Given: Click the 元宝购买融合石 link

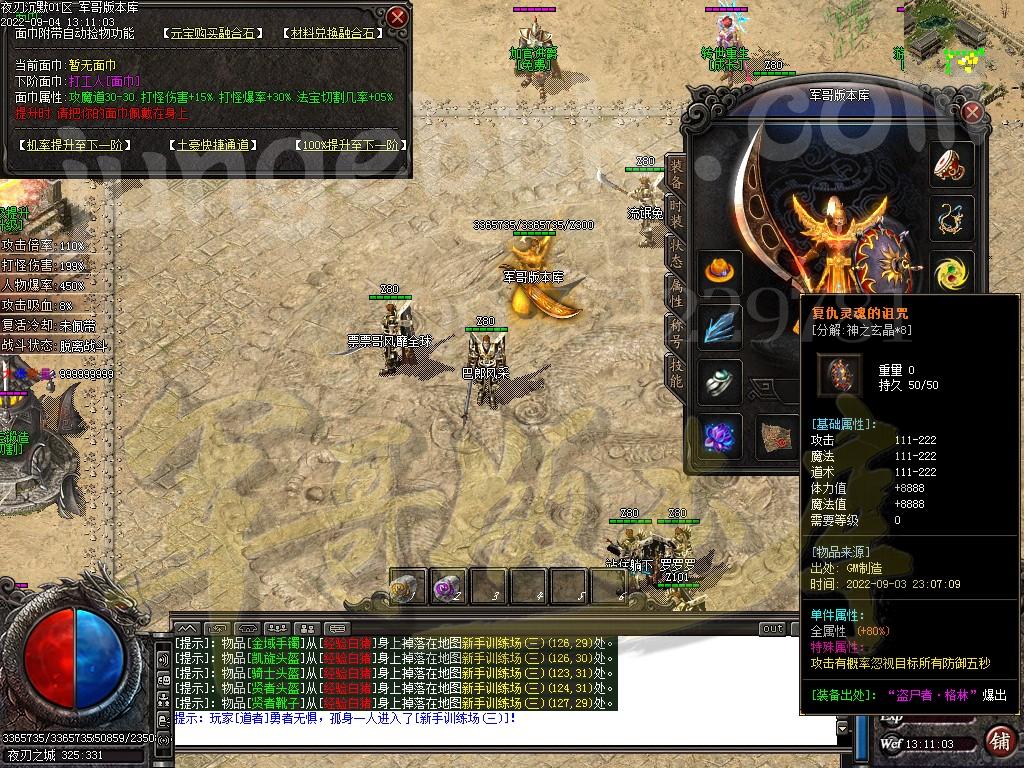Looking at the screenshot, I should (212, 33).
